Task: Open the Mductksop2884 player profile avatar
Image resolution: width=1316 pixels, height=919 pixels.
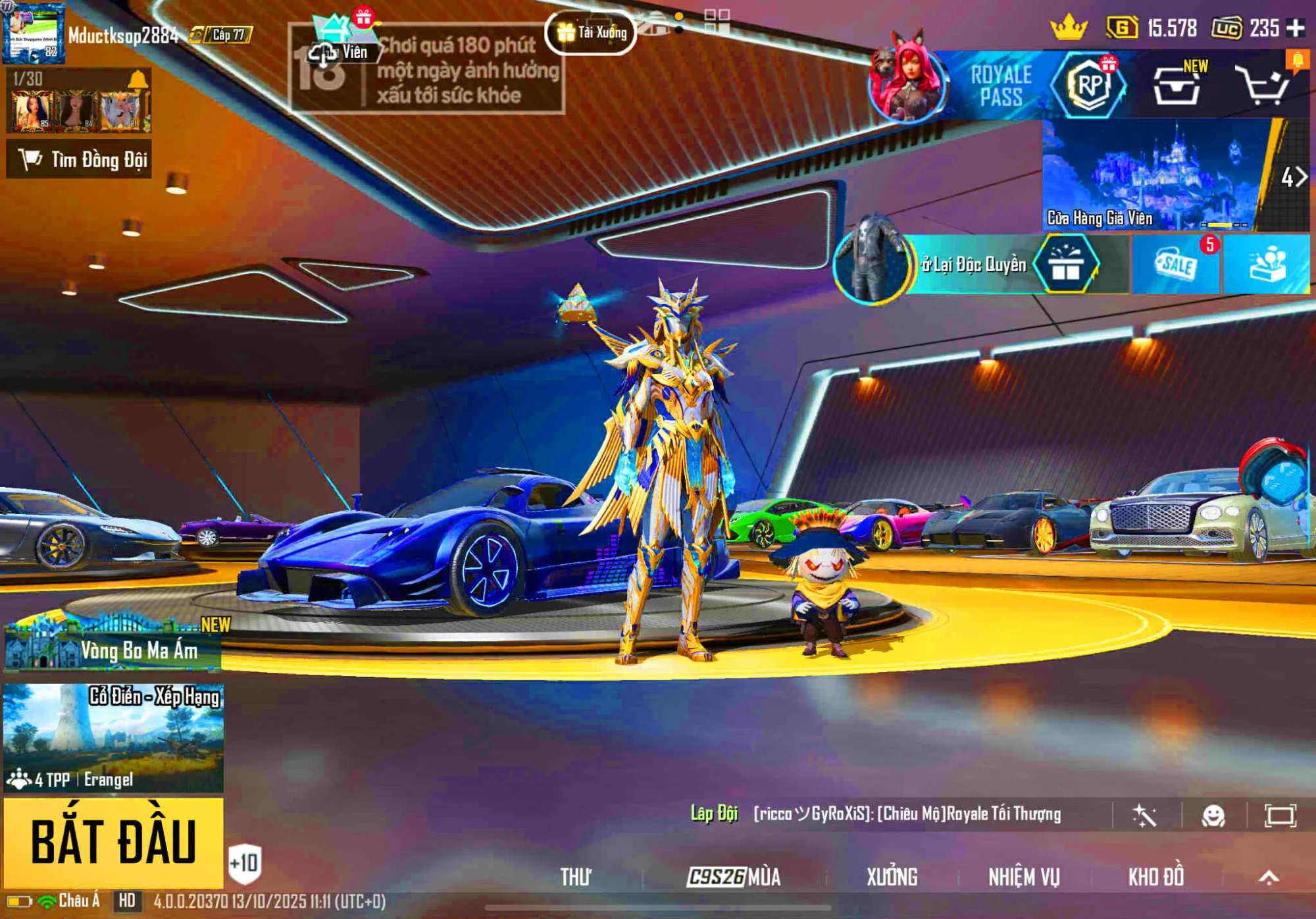Action: click(33, 33)
